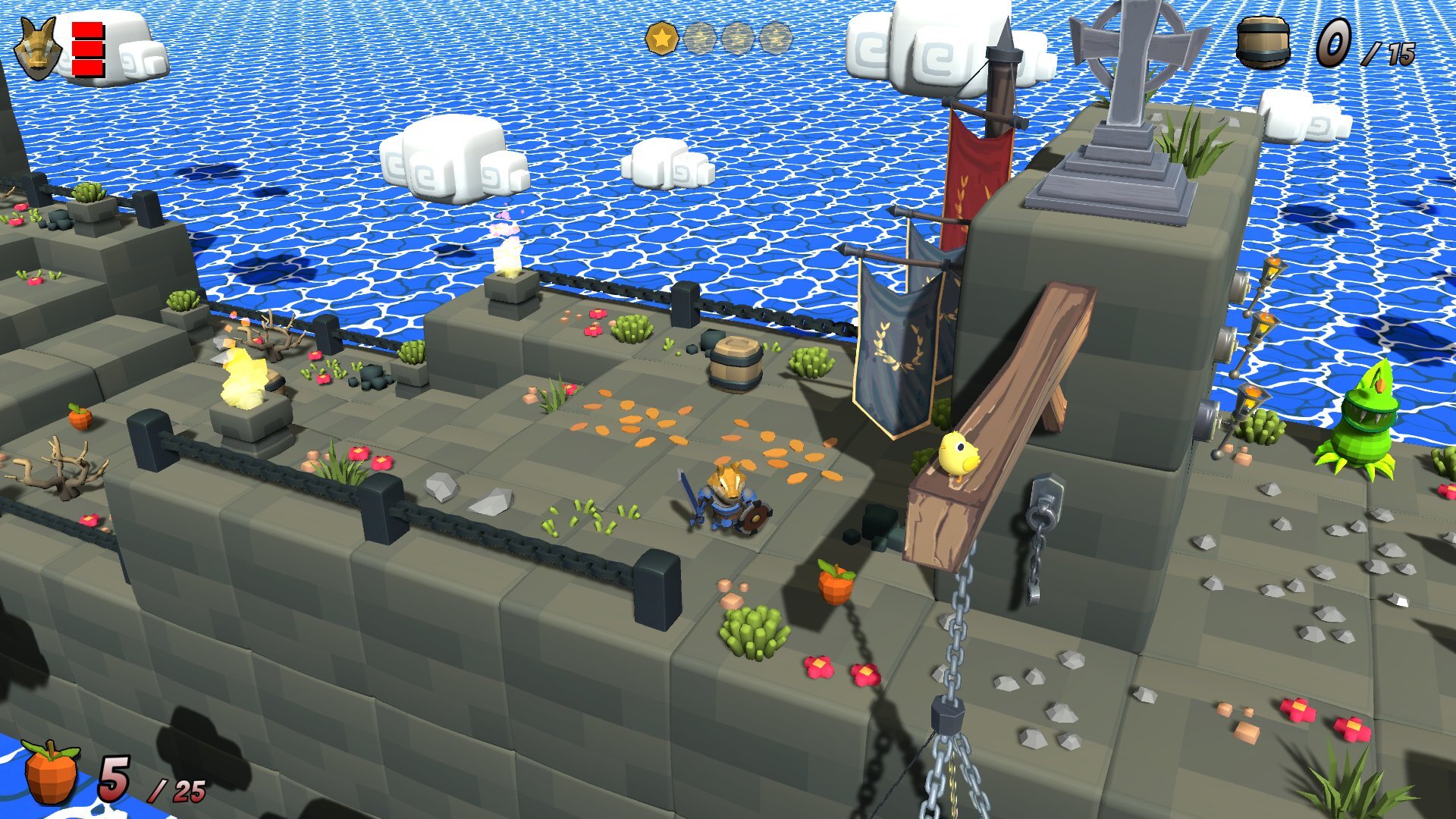Image resolution: width=1456 pixels, height=819 pixels.
Task: Select the collected gold star coin
Action: (661, 38)
